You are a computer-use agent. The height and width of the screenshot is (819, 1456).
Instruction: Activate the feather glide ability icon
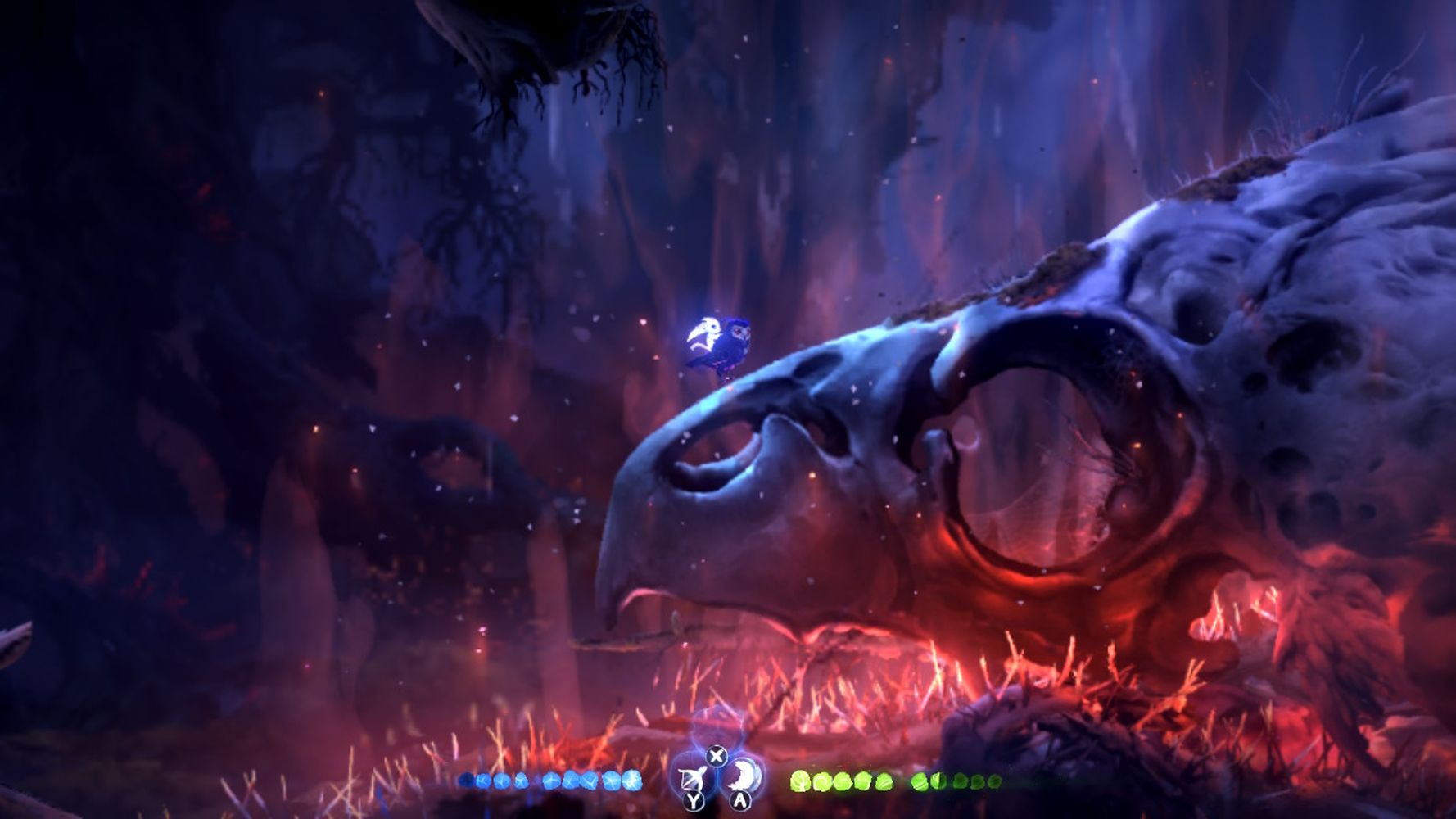coord(744,775)
